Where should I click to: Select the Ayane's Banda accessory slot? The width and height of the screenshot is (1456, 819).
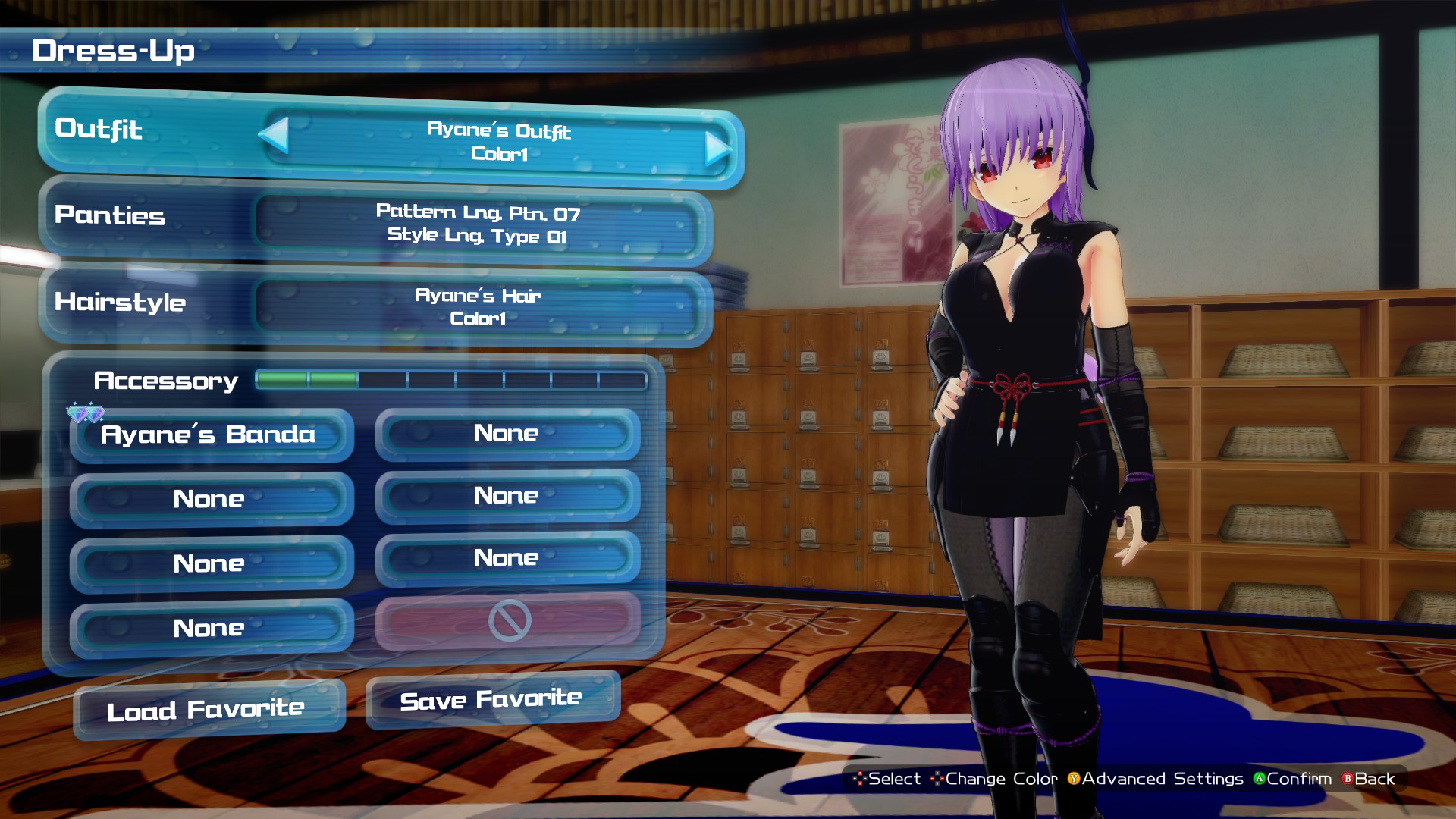[211, 435]
